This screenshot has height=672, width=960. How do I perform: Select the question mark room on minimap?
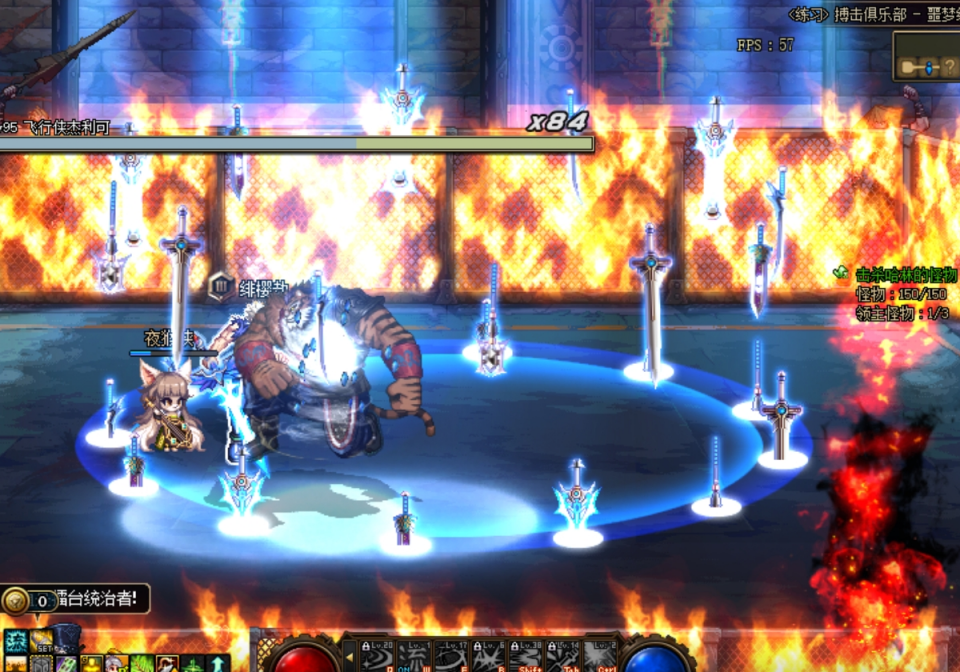[948, 67]
